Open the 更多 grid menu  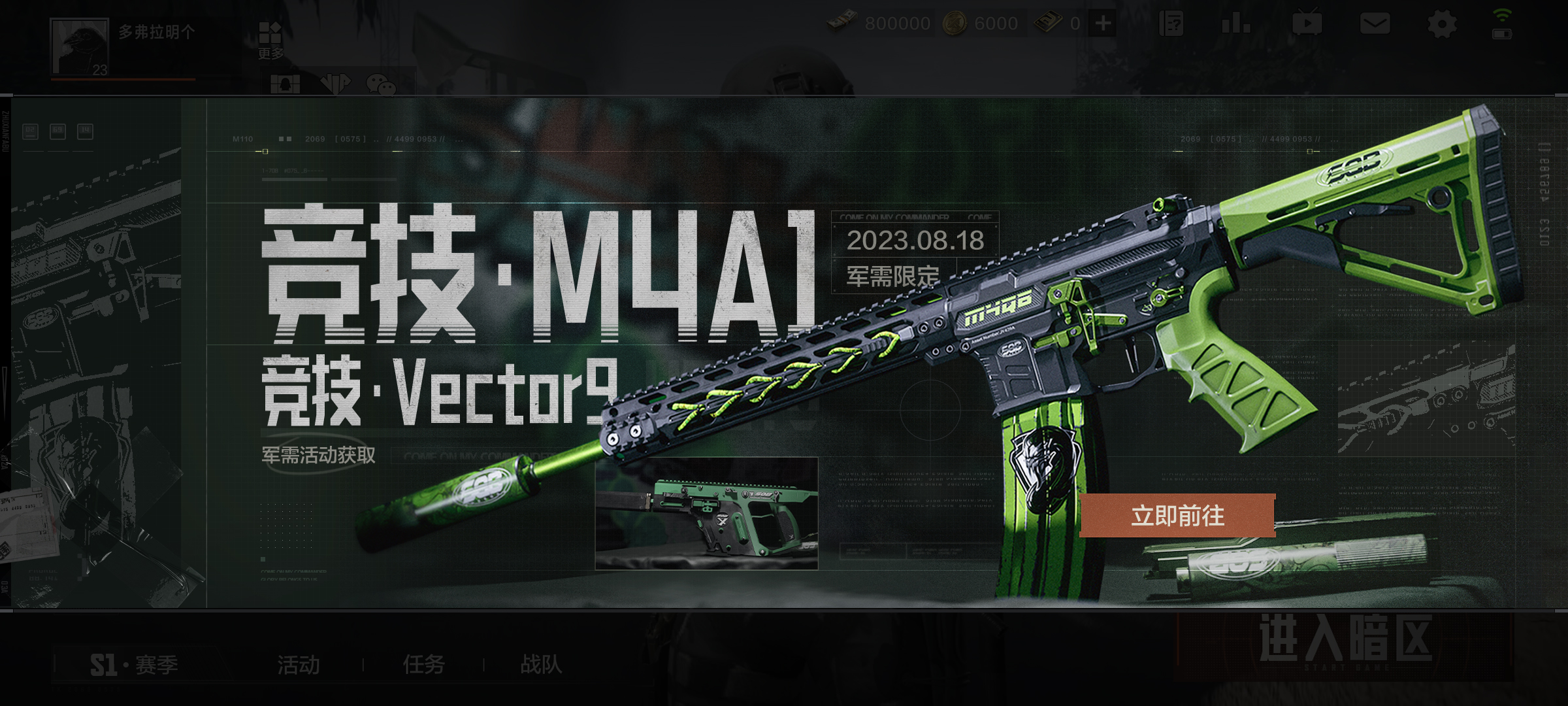point(270,39)
